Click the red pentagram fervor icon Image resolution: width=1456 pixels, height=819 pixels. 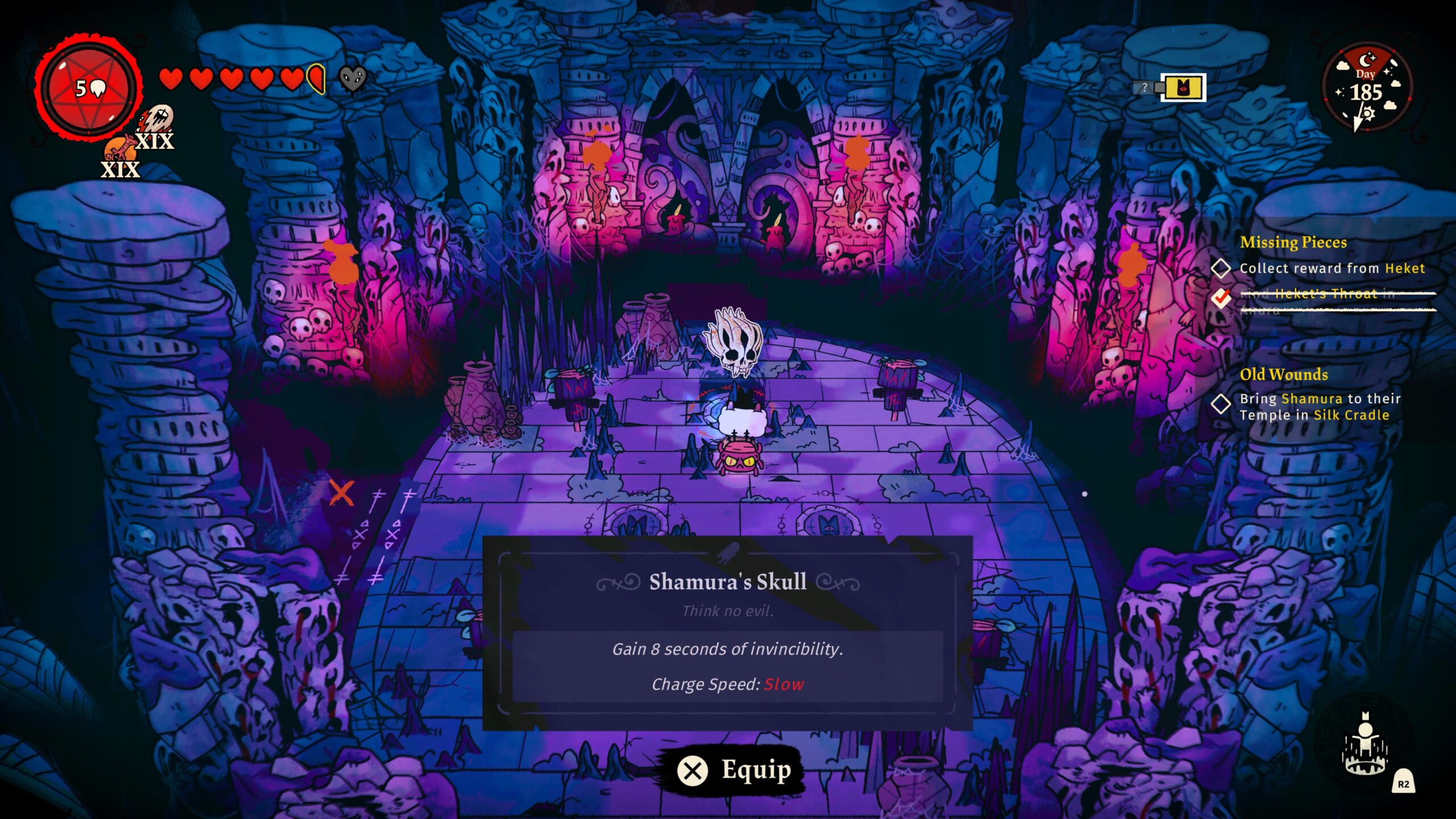(88, 88)
